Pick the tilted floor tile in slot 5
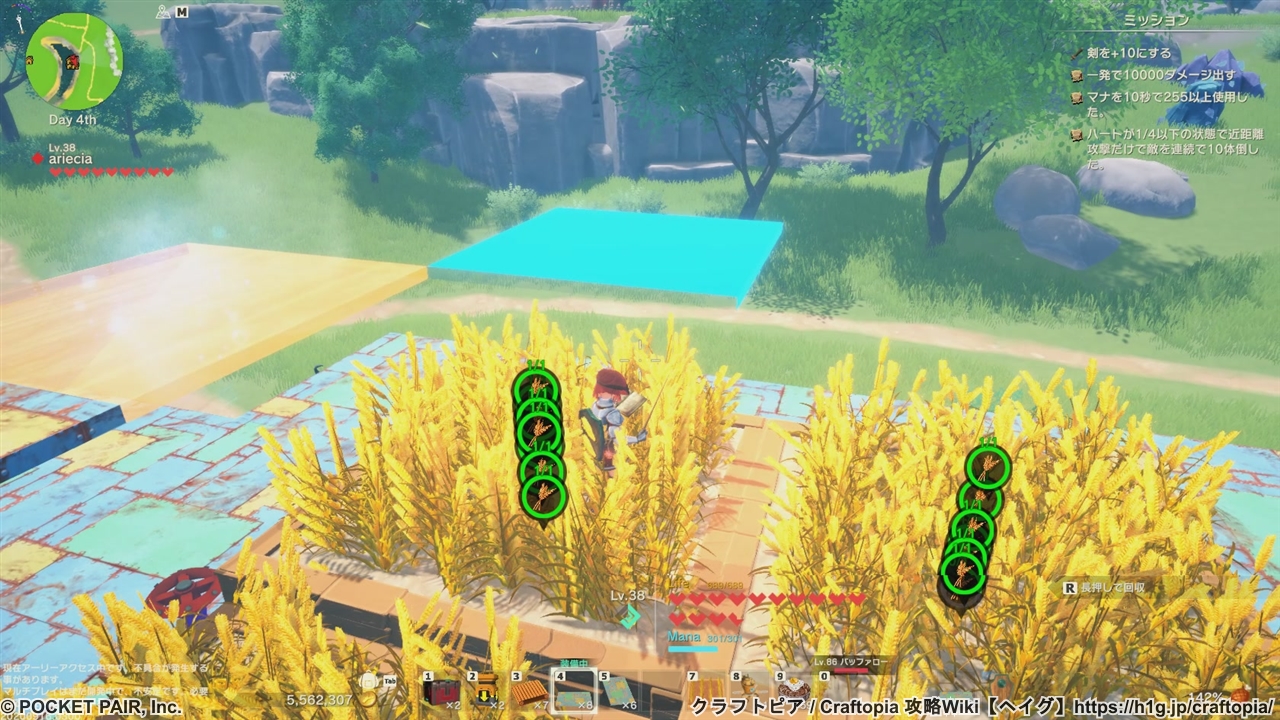The height and width of the screenshot is (720, 1280). [x=617, y=691]
